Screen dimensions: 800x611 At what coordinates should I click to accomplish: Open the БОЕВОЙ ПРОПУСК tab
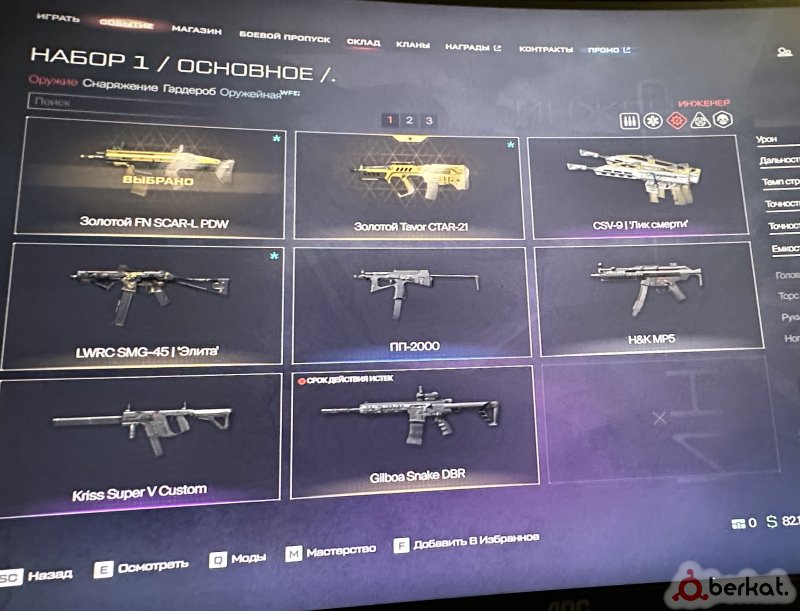[284, 37]
